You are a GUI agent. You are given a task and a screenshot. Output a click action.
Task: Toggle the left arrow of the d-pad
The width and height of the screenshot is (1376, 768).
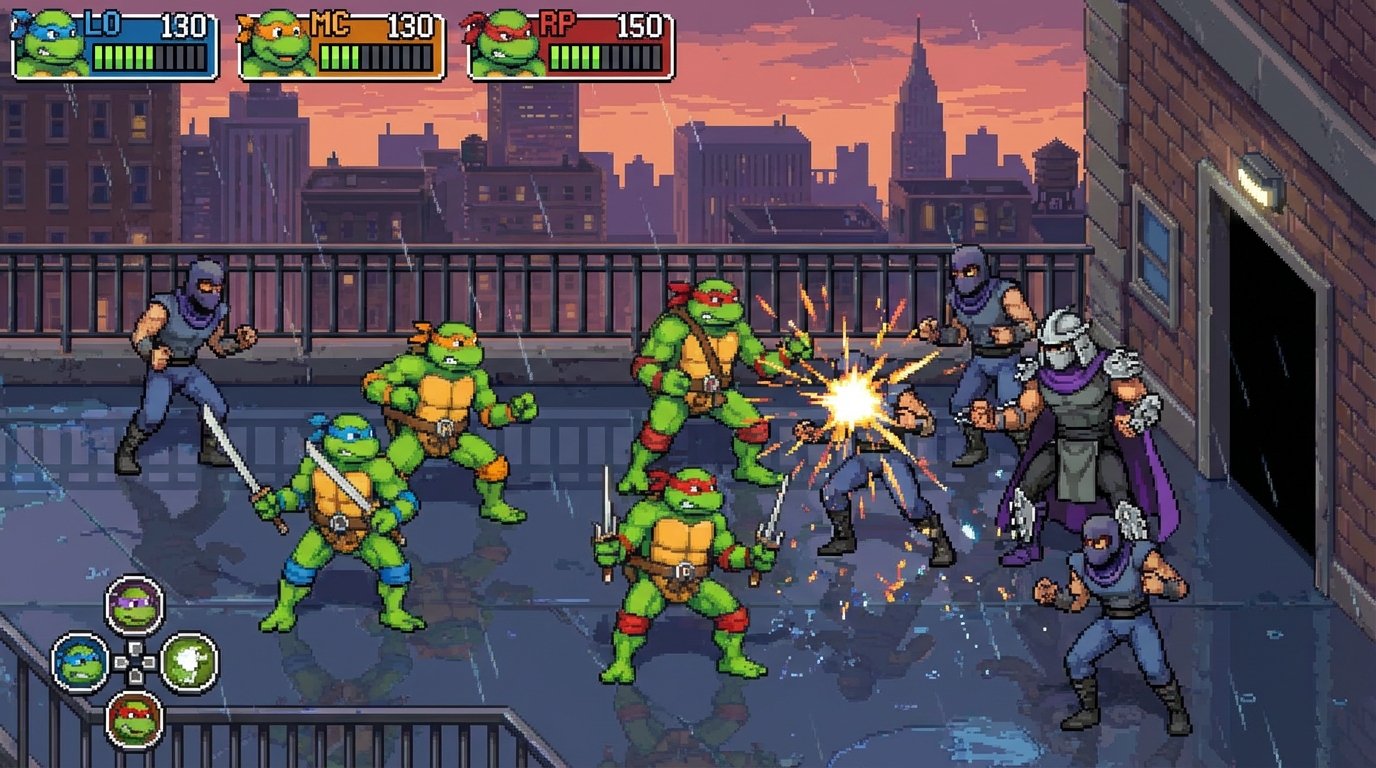[x=120, y=661]
